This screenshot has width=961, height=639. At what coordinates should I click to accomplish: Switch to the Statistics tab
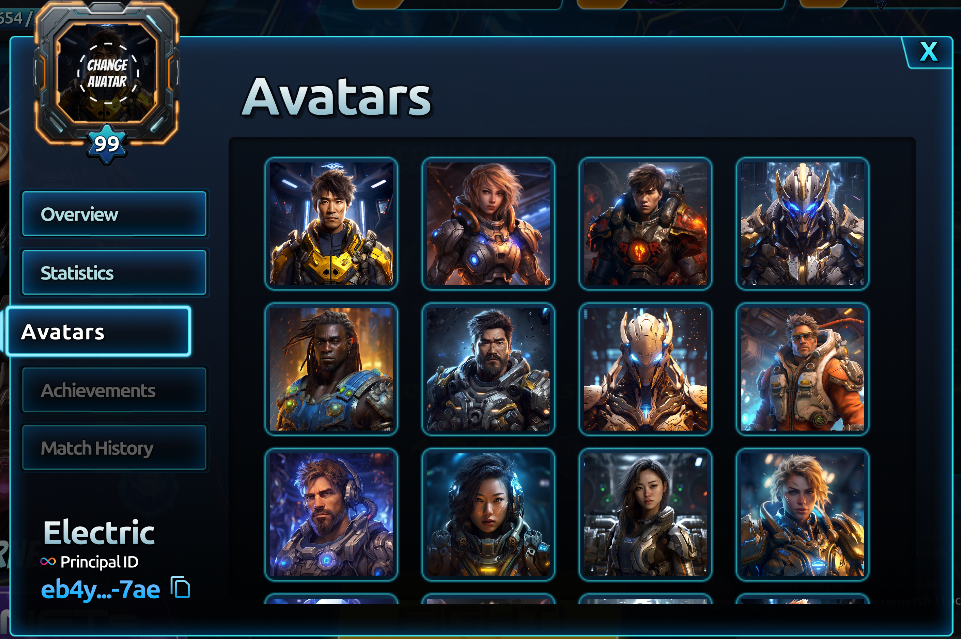click(114, 272)
